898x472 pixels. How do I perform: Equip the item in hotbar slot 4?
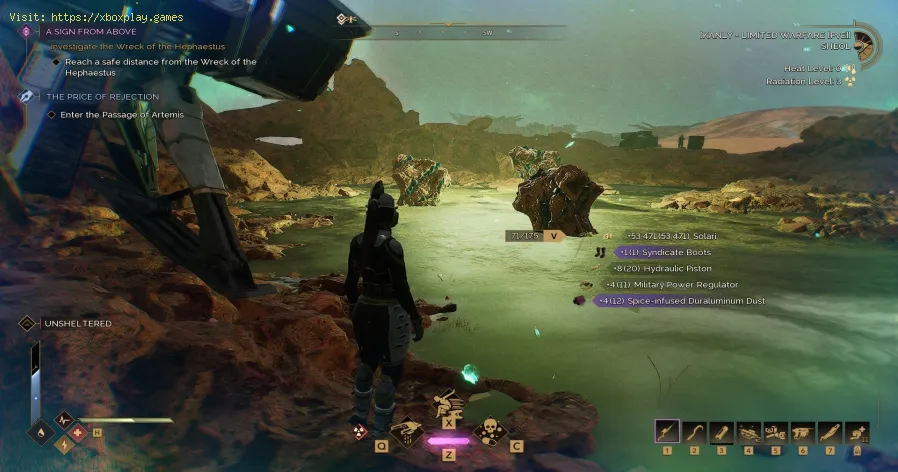click(746, 431)
